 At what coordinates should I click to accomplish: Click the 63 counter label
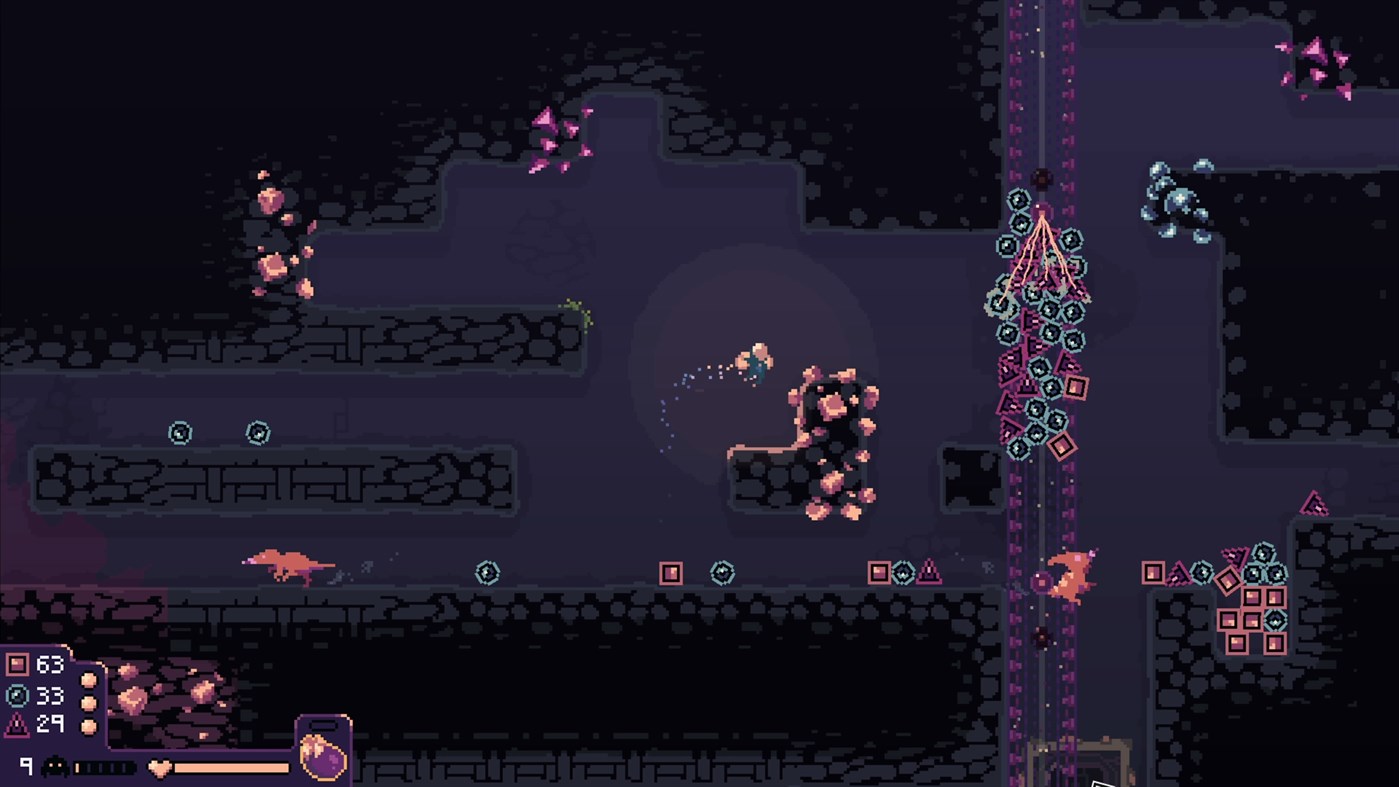[49, 664]
